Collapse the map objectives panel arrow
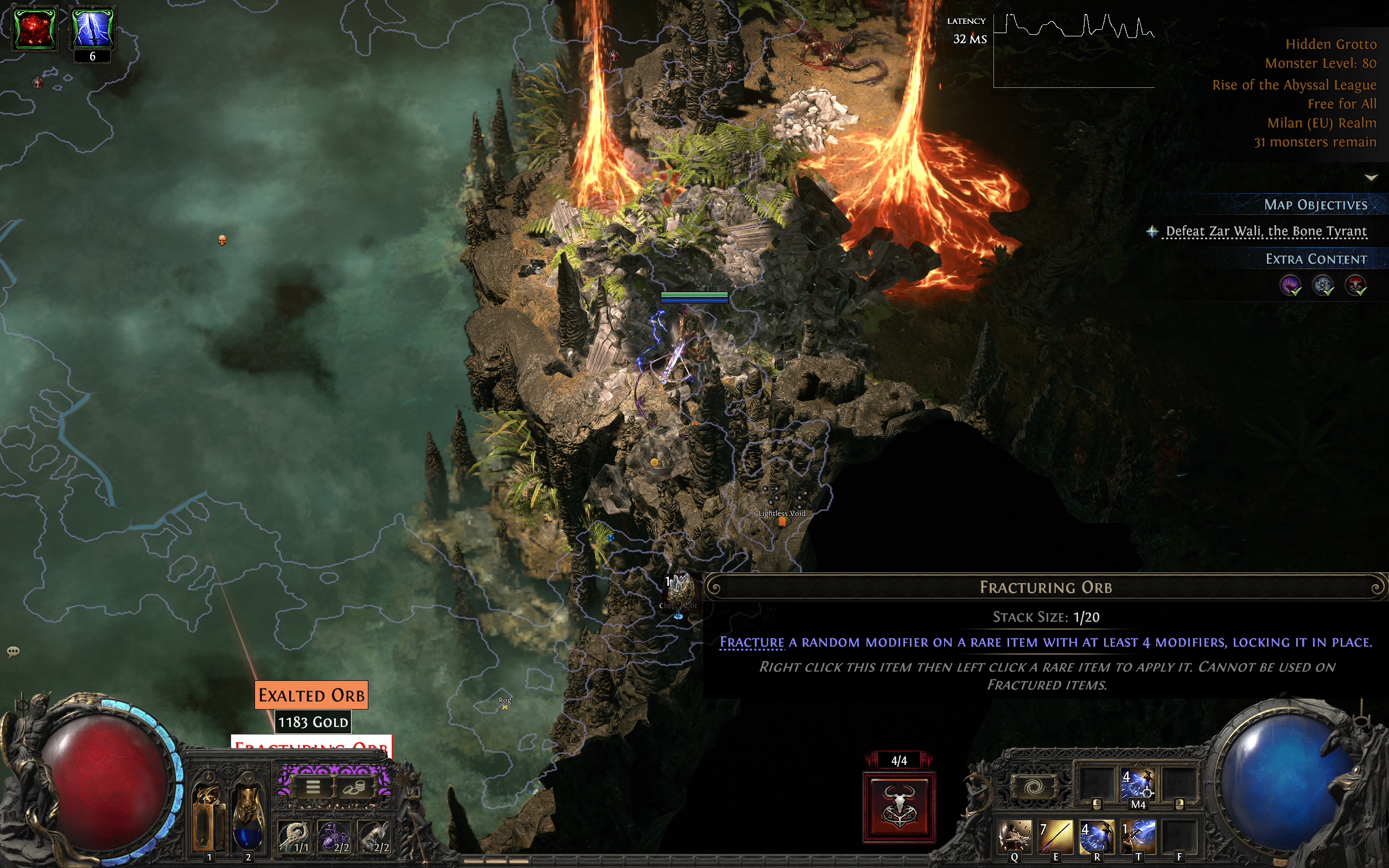This screenshot has height=868, width=1389. (x=1371, y=177)
